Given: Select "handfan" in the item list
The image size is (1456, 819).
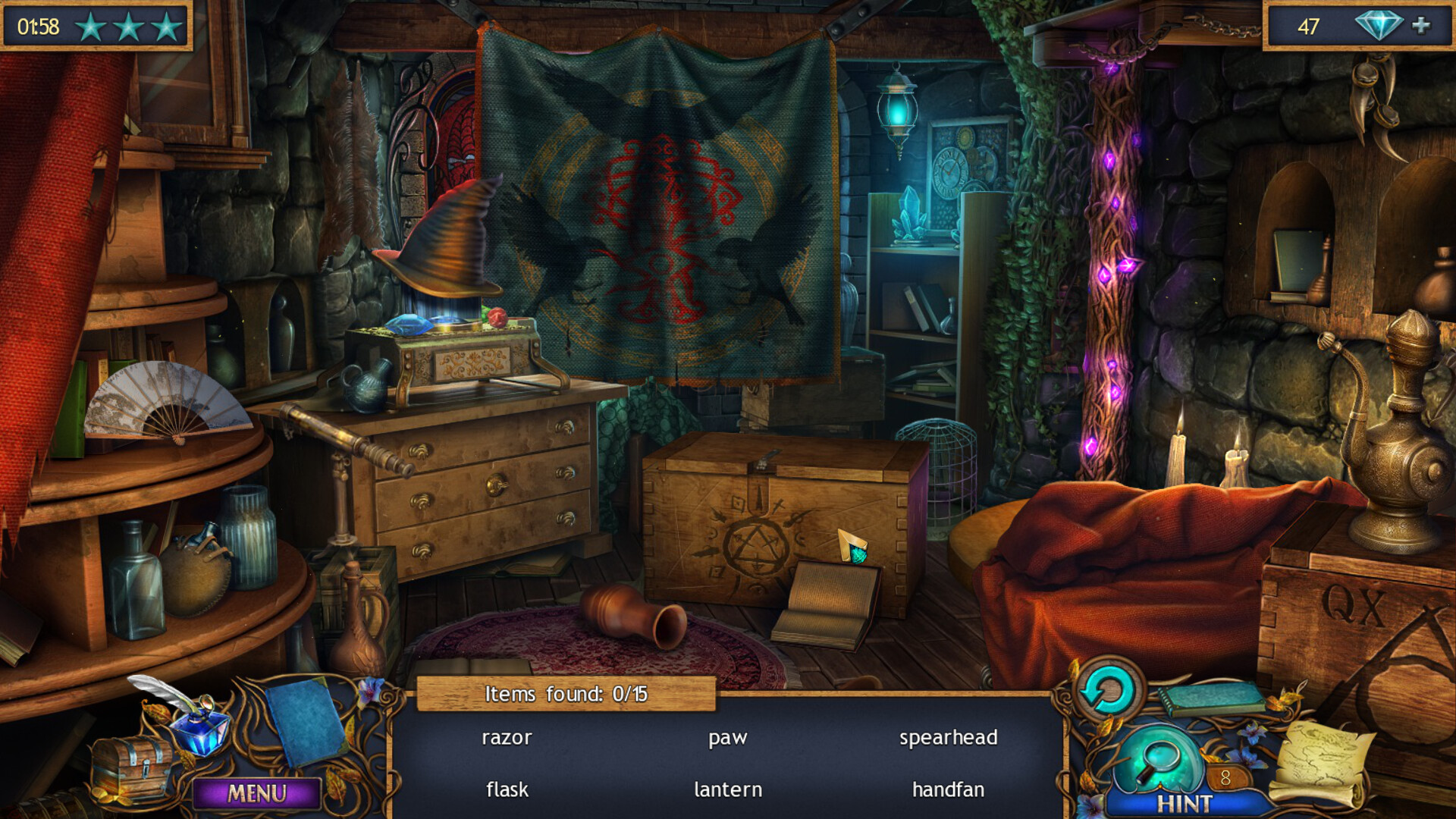Looking at the screenshot, I should coord(947,789).
